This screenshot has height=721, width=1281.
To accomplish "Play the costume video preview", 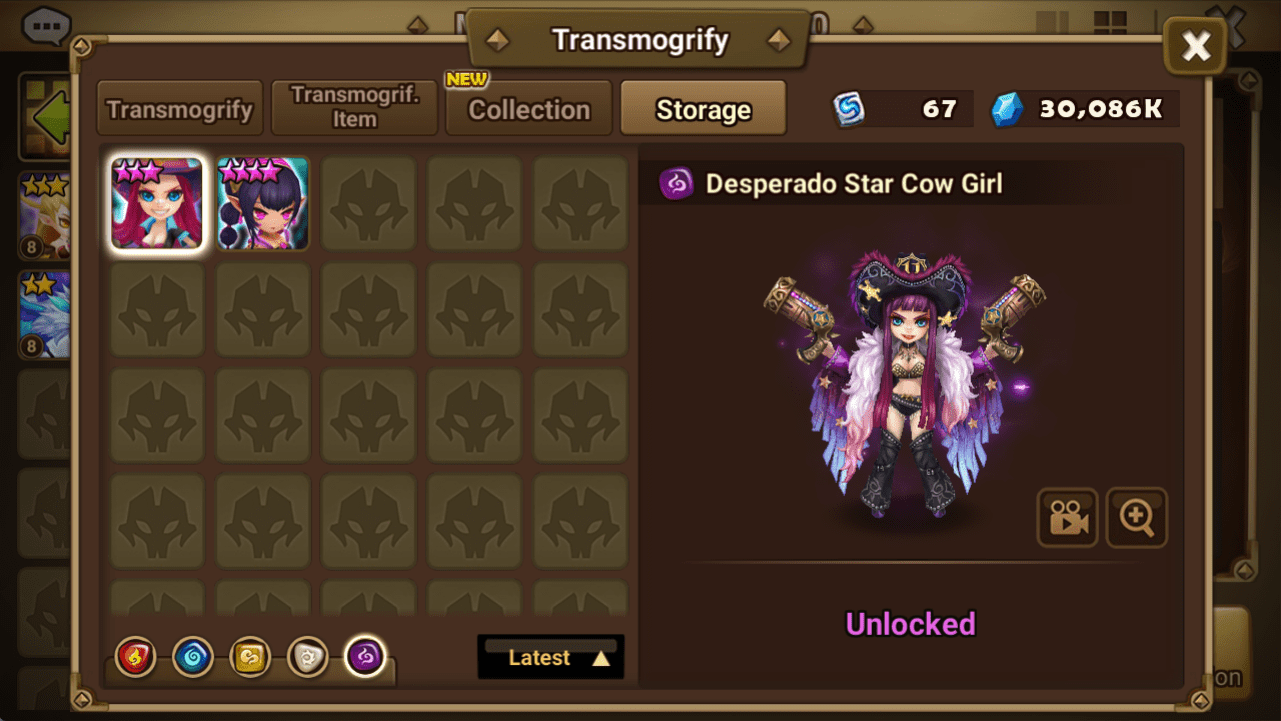I will pyautogui.click(x=1067, y=517).
